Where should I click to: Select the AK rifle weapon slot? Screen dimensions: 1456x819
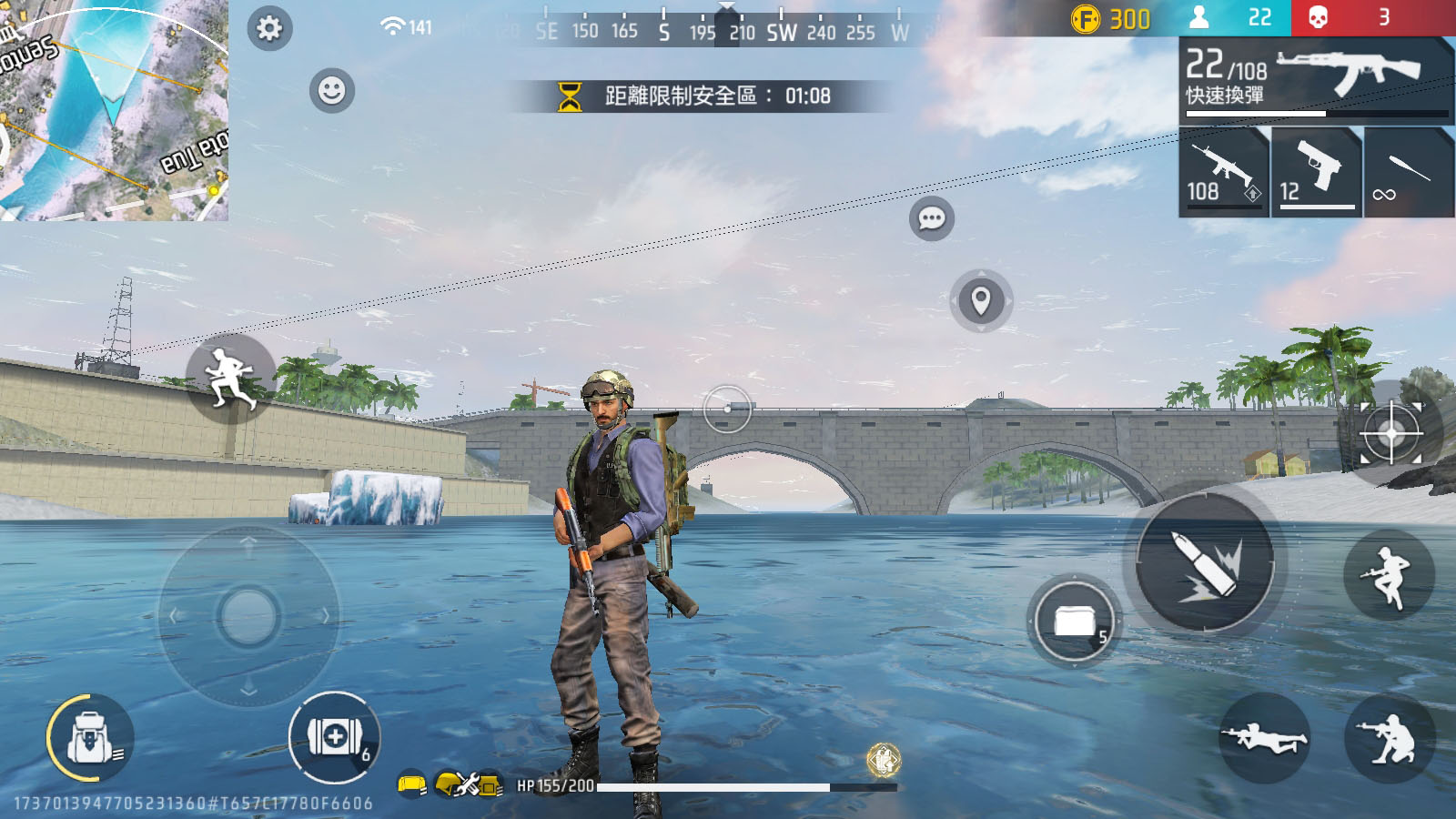pos(1316,78)
